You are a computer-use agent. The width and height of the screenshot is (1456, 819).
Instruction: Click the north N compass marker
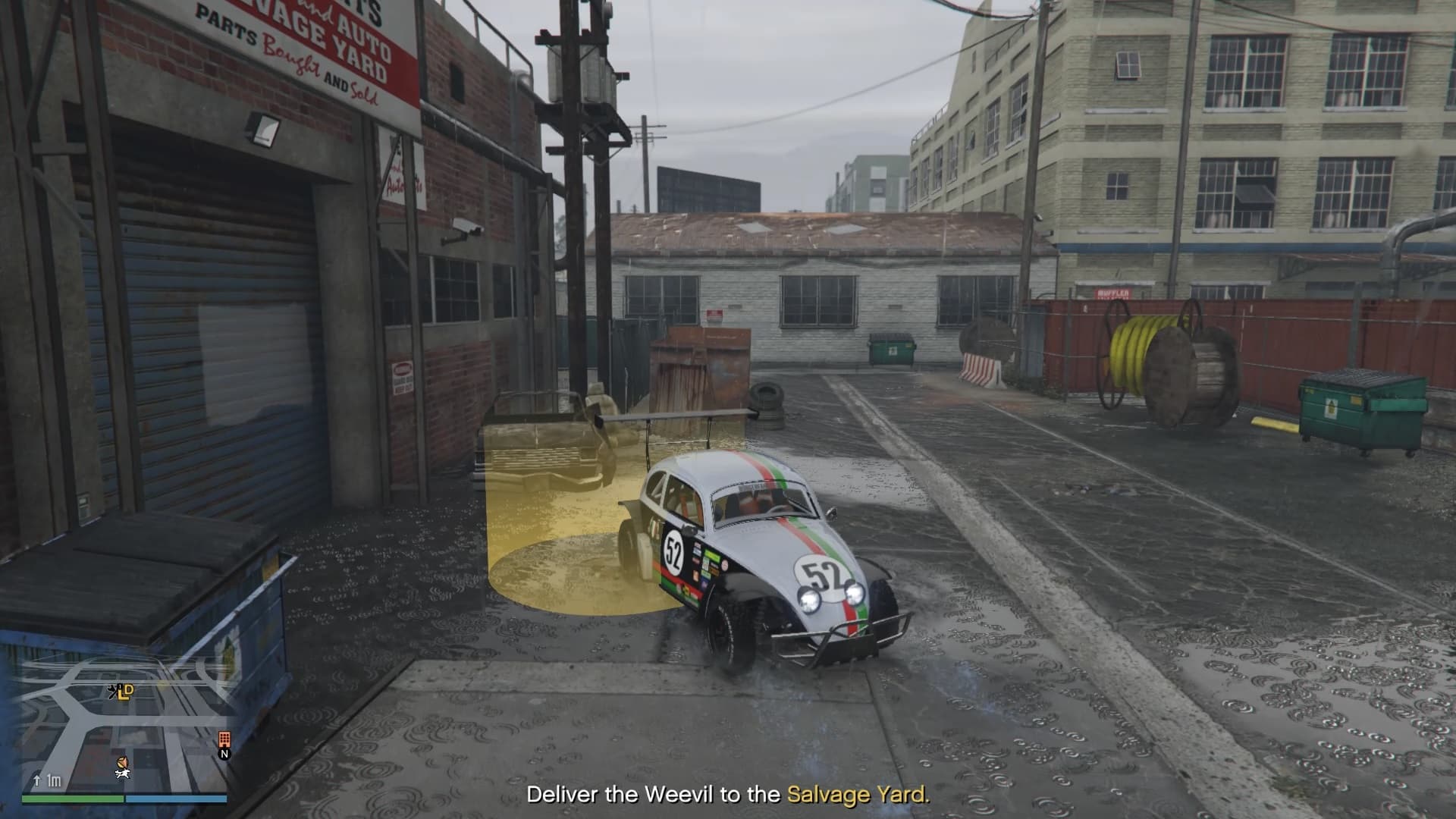[x=224, y=754]
